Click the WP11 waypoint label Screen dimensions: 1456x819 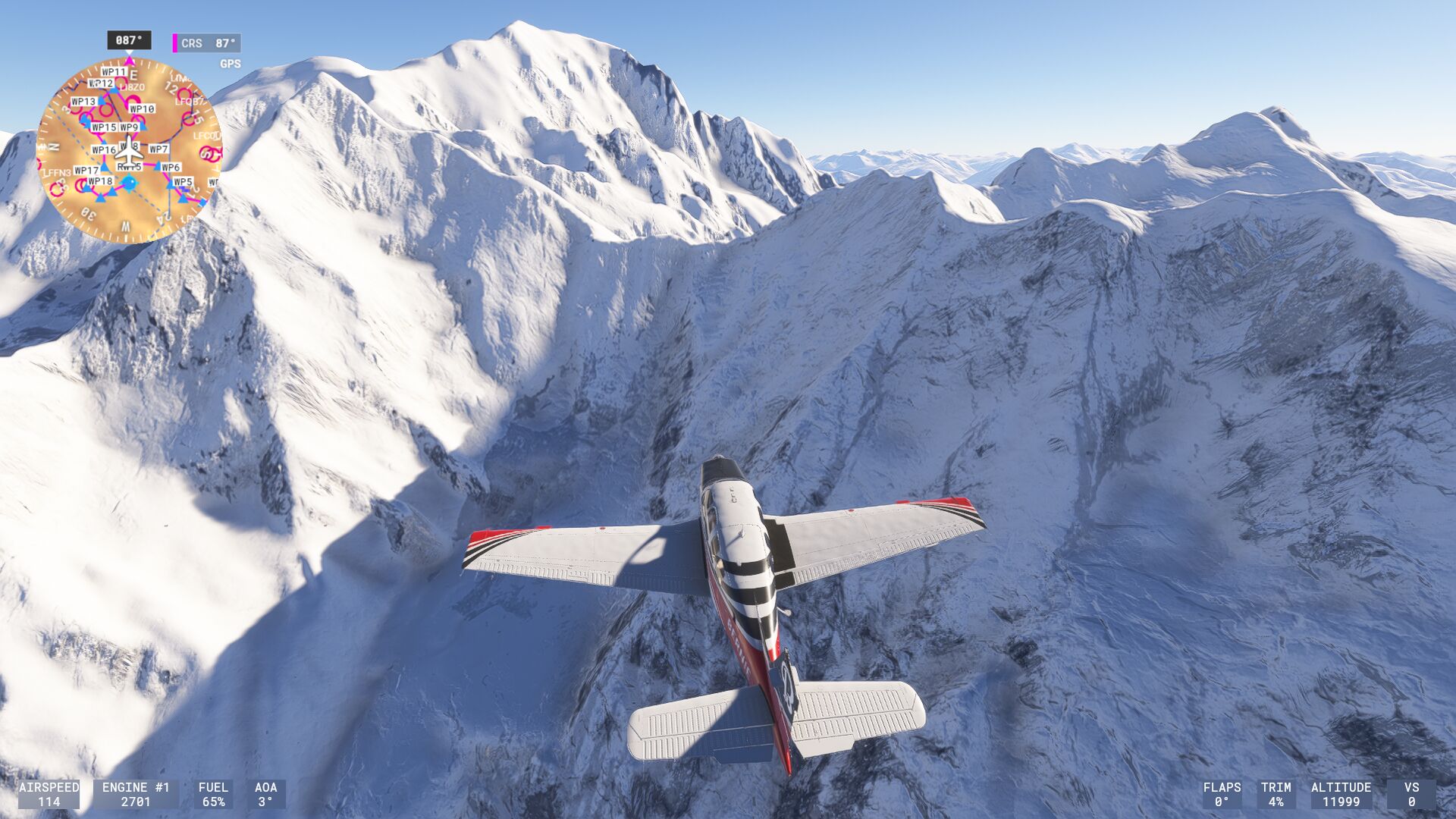[x=114, y=72]
